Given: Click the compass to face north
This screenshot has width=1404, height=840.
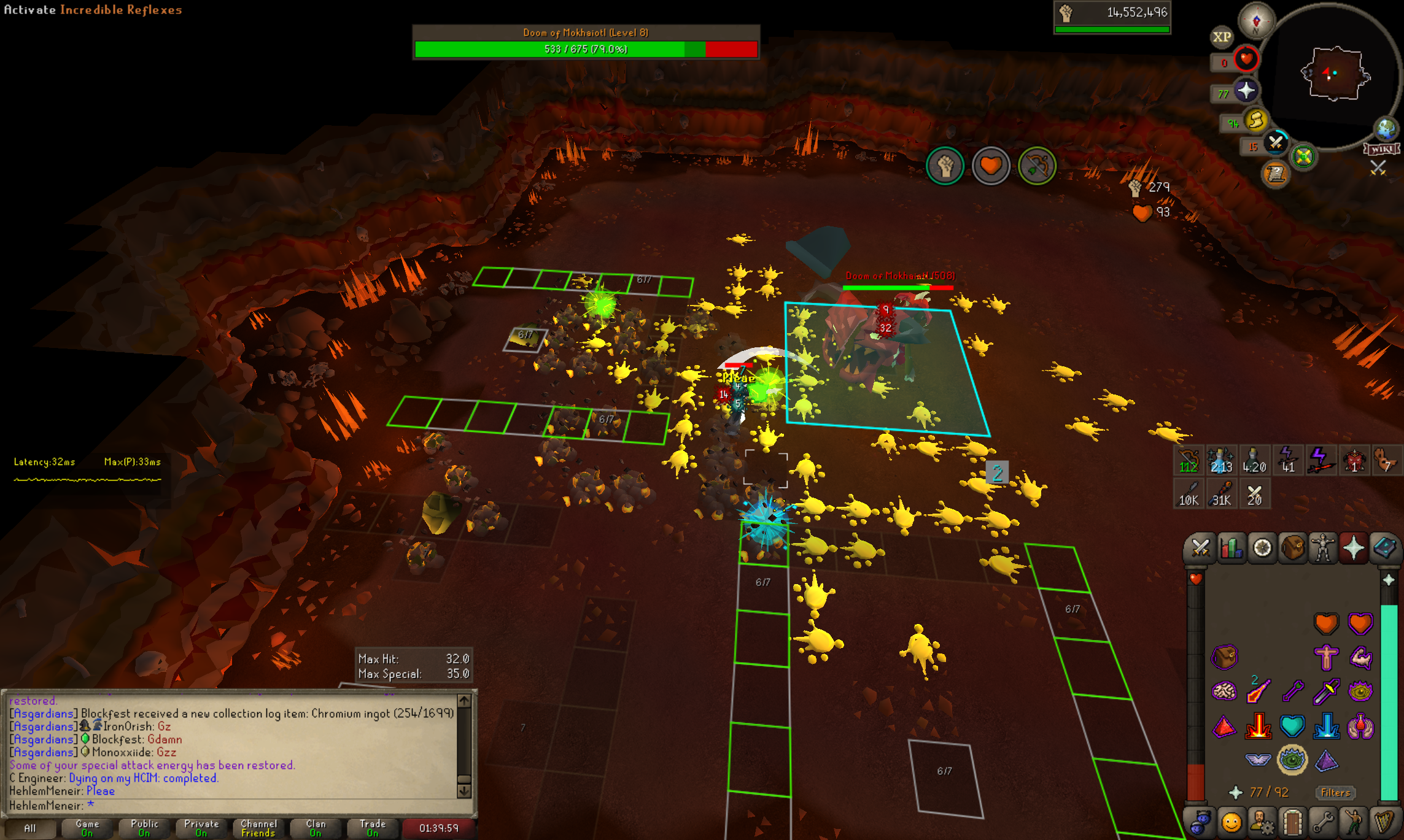Looking at the screenshot, I should 1256,21.
